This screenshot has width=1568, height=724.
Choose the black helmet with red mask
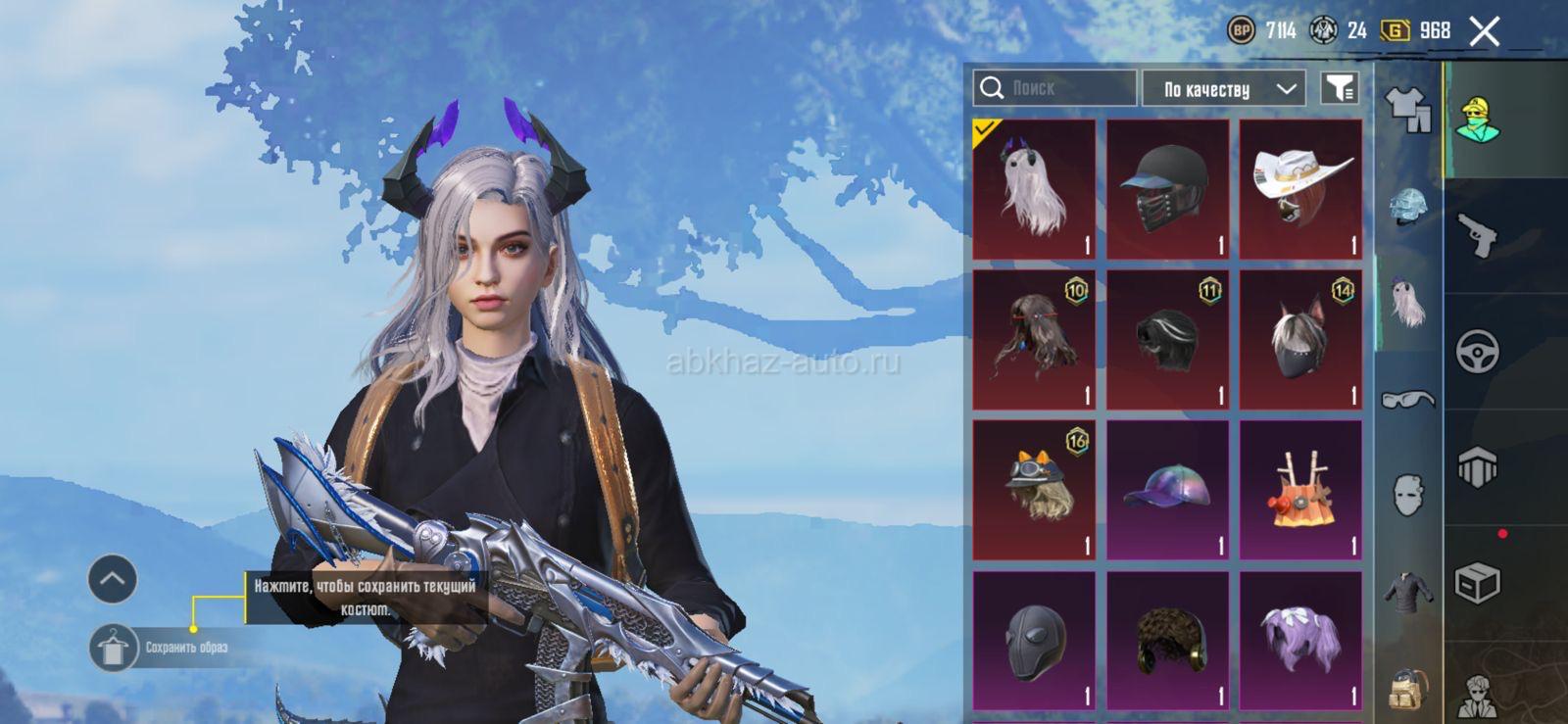(x=1167, y=189)
